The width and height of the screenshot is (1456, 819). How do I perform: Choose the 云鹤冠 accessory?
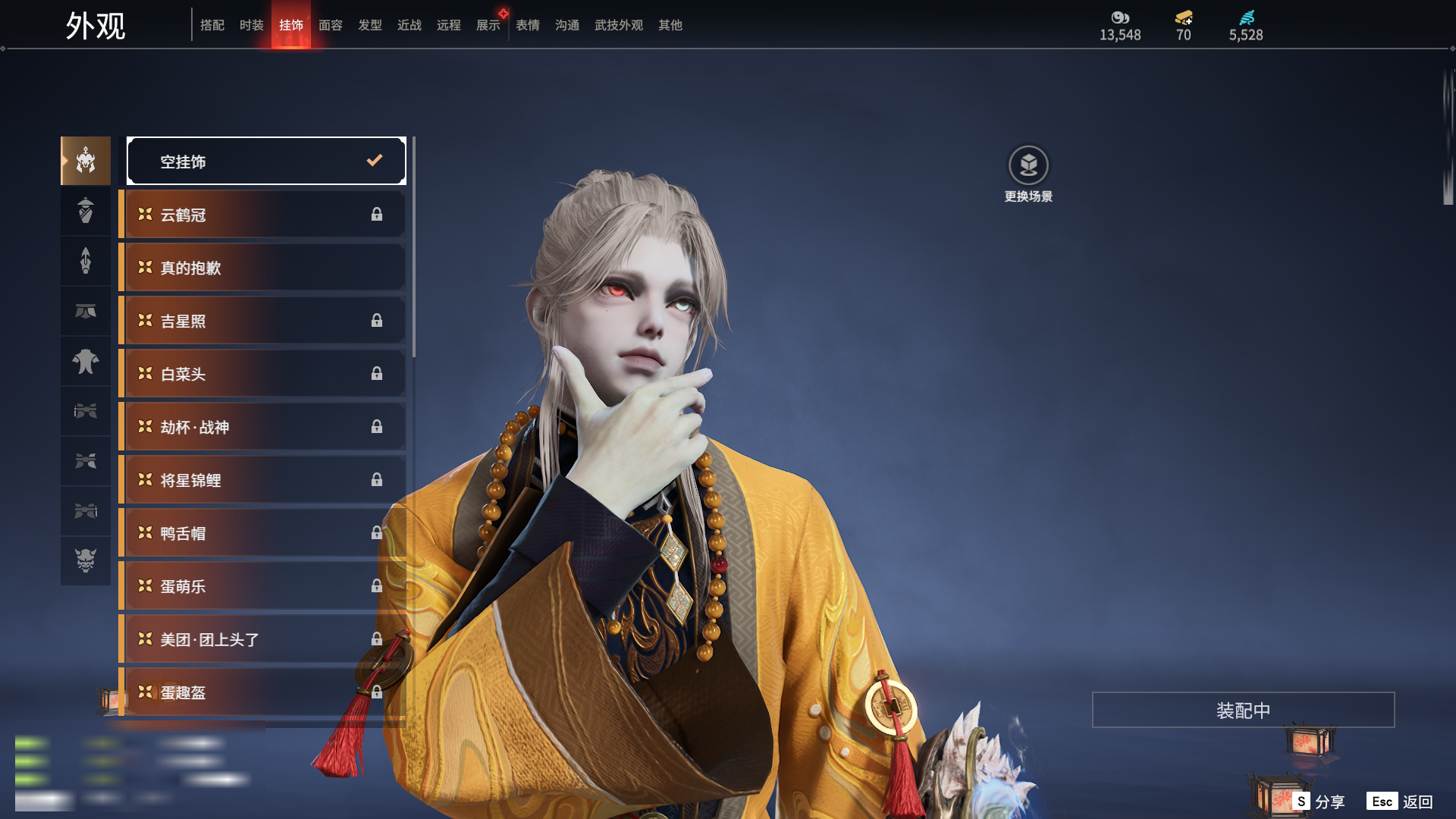[x=263, y=215]
